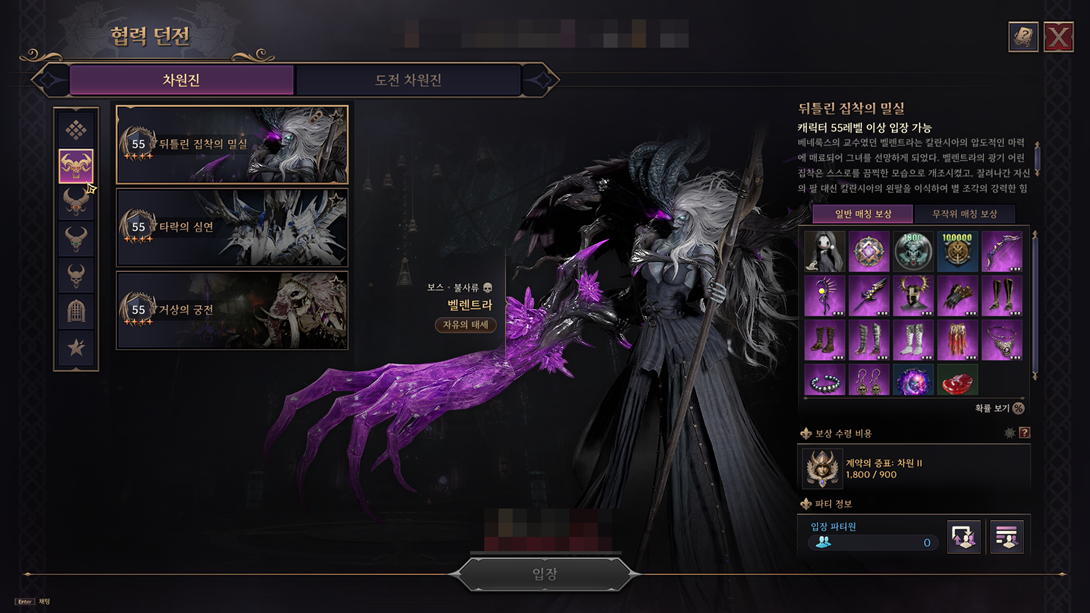Open the reward cost help question mark

(x=1024, y=433)
